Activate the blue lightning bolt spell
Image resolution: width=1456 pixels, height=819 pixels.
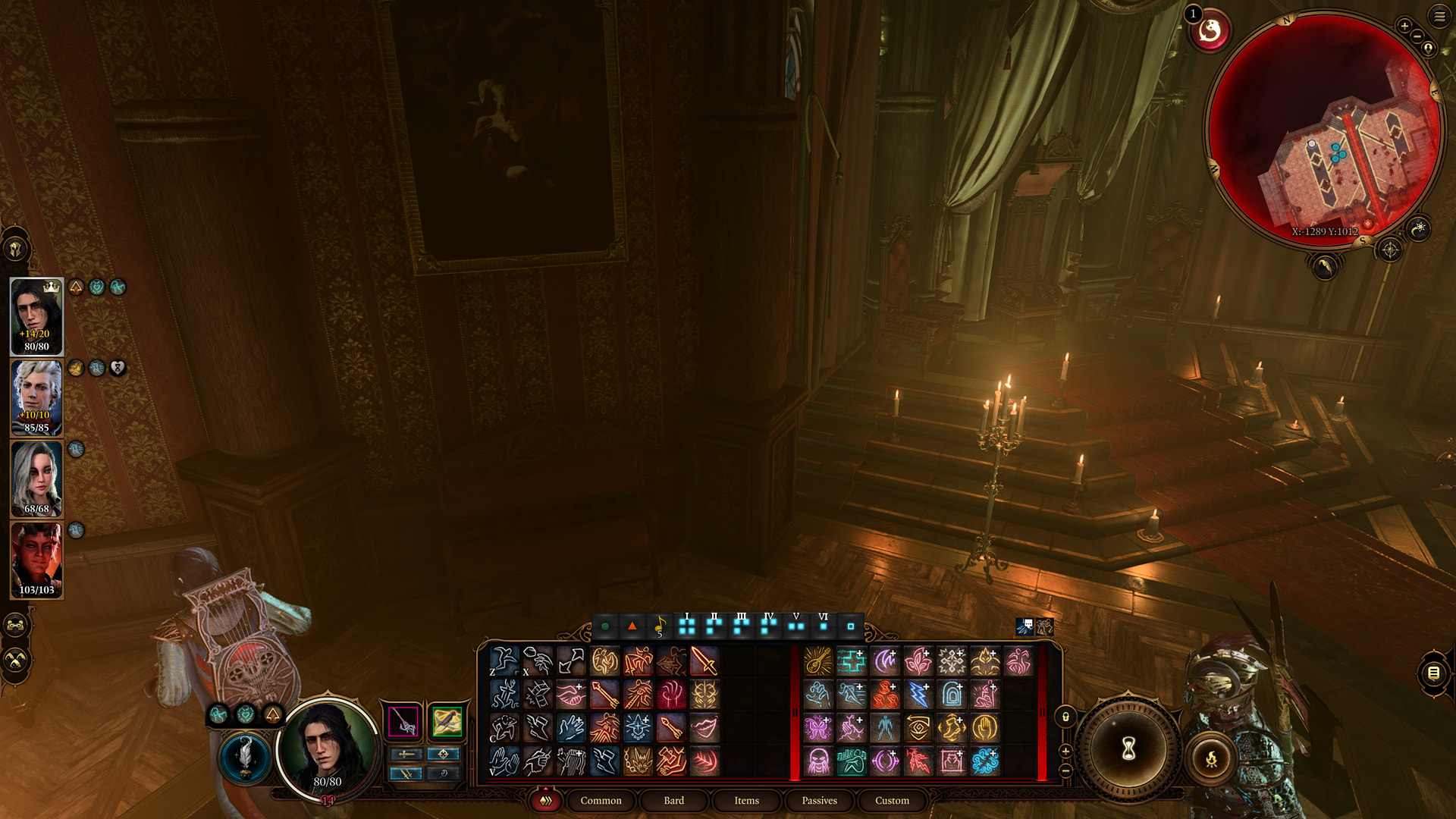pyautogui.click(x=918, y=695)
